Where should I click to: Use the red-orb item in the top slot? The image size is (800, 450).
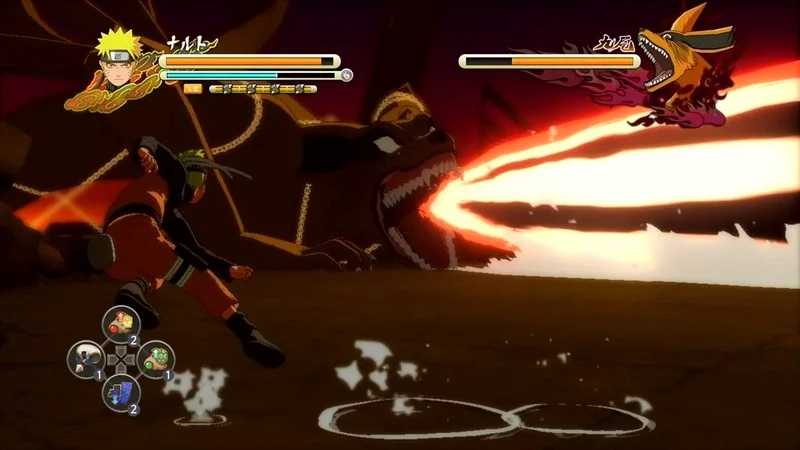pos(120,323)
